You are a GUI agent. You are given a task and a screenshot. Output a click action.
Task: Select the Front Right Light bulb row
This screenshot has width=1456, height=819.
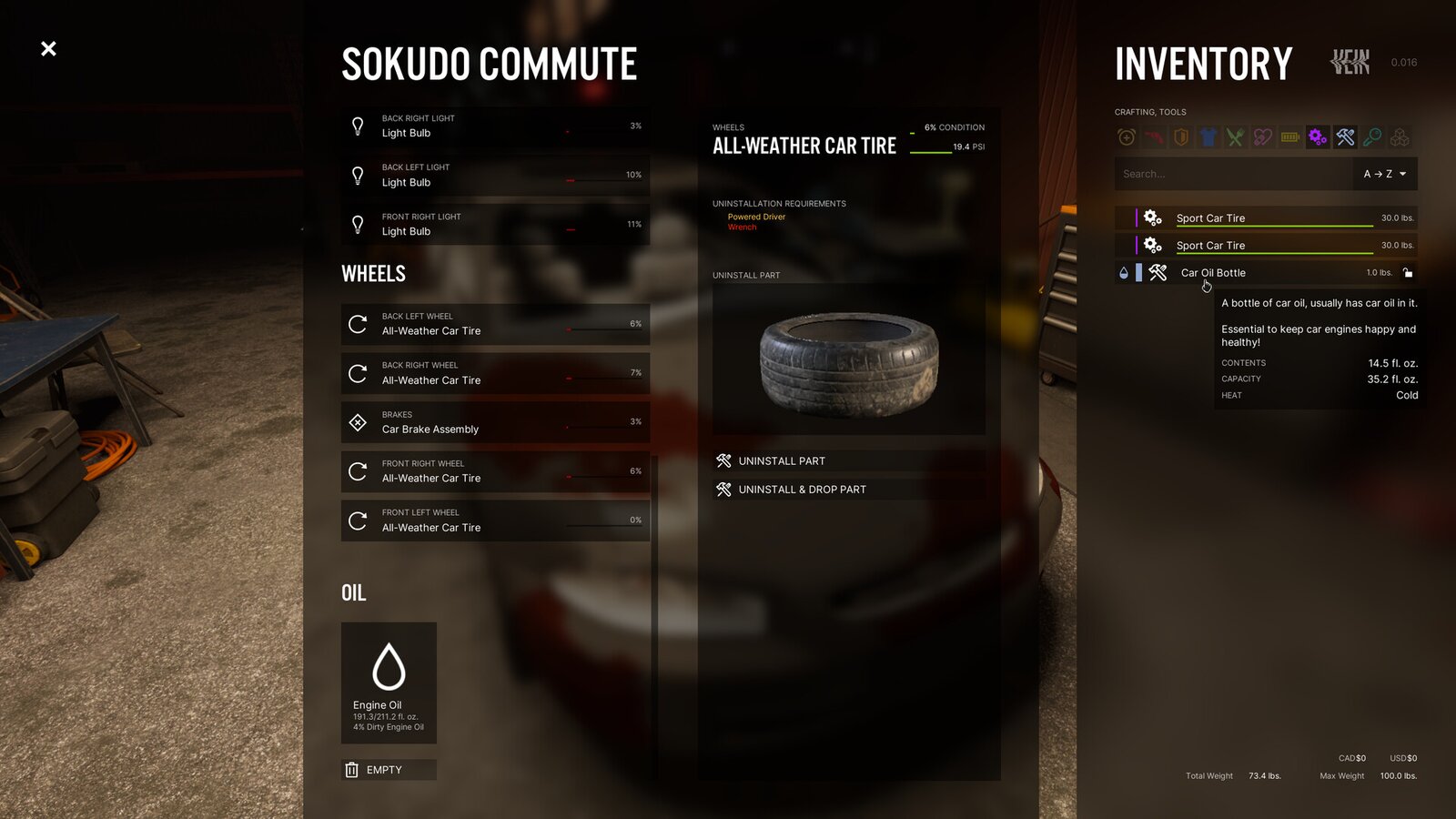tap(495, 225)
